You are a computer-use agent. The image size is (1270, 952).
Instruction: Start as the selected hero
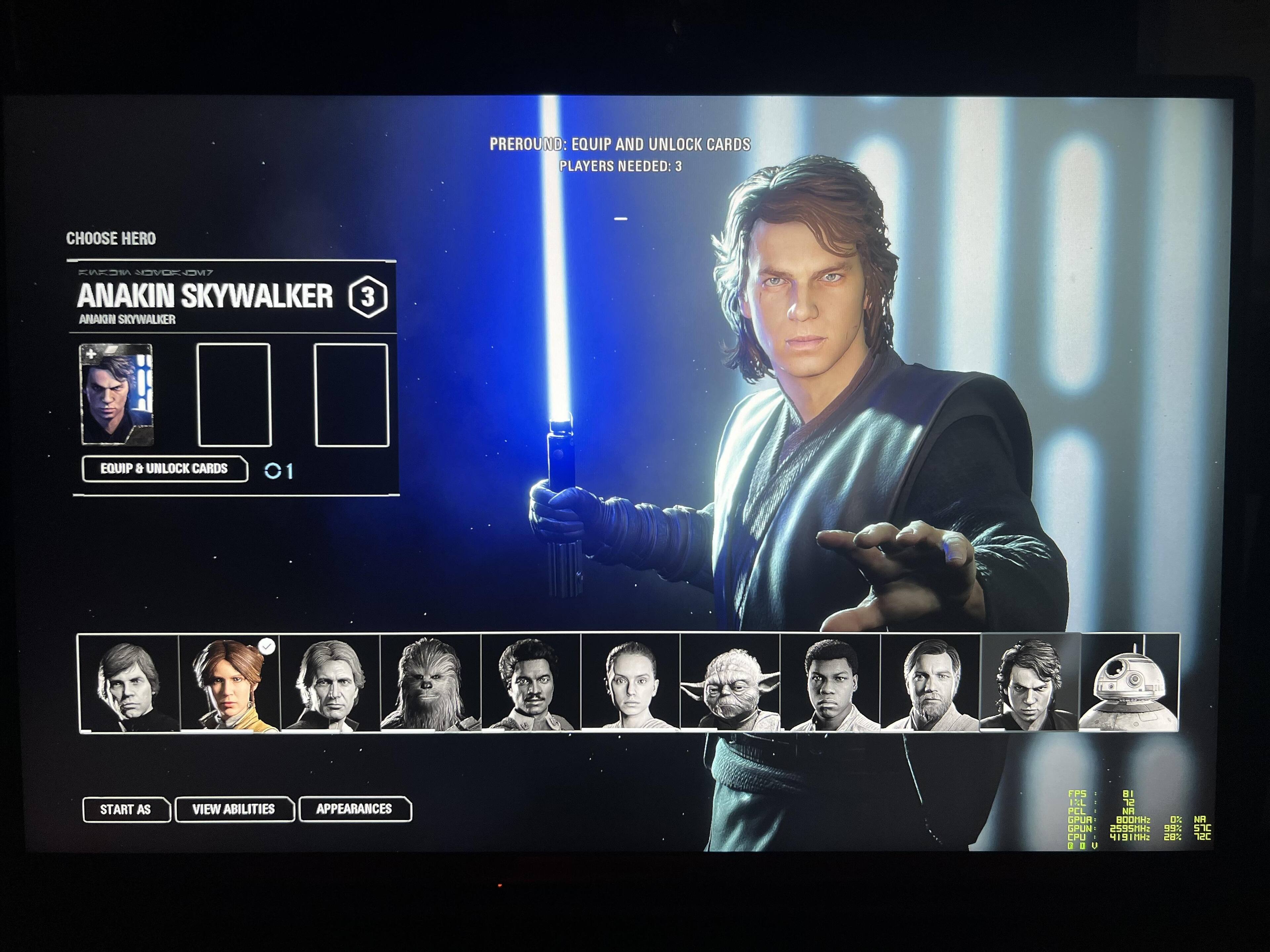click(126, 809)
